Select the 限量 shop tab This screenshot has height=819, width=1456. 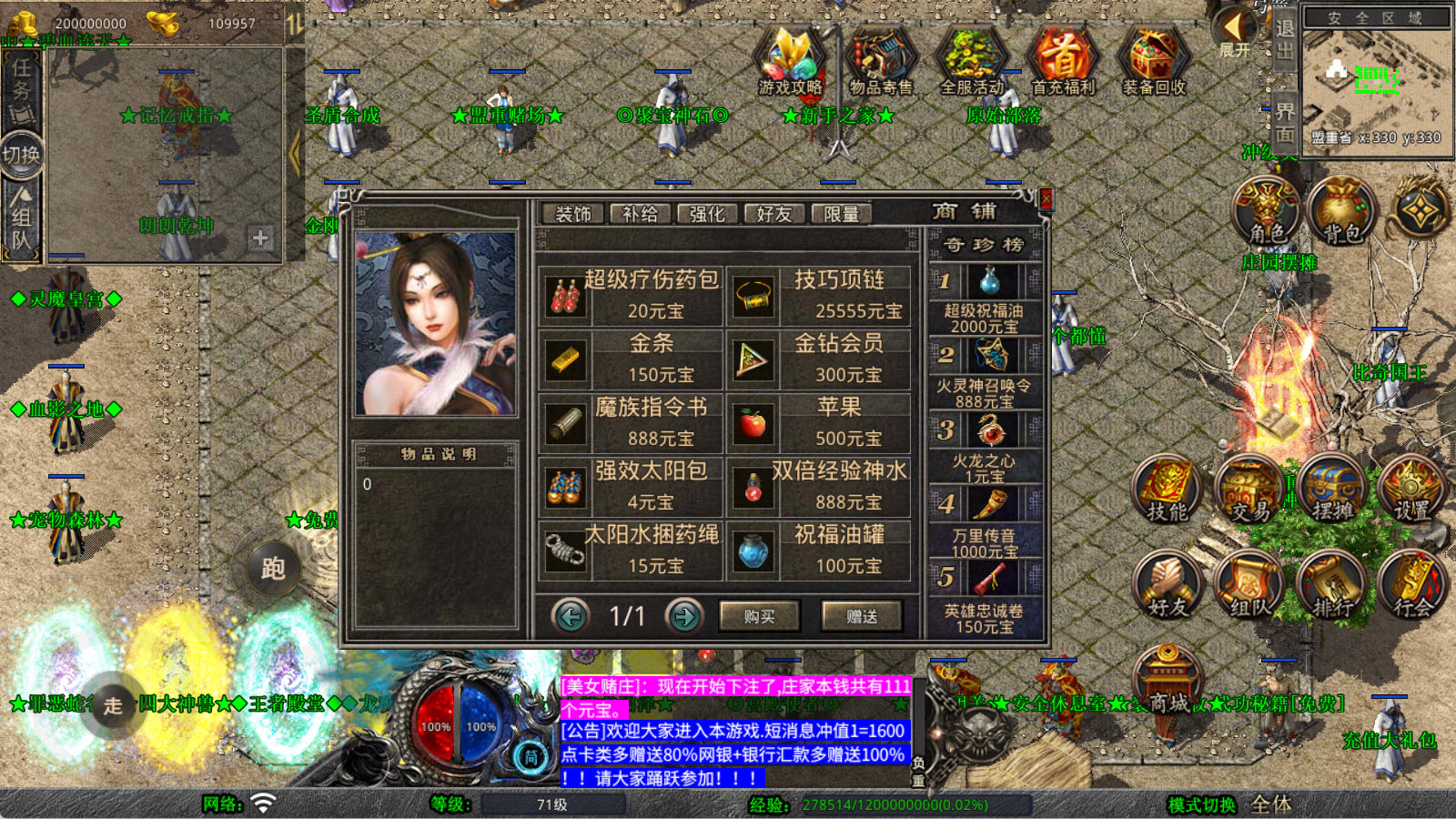click(x=841, y=214)
